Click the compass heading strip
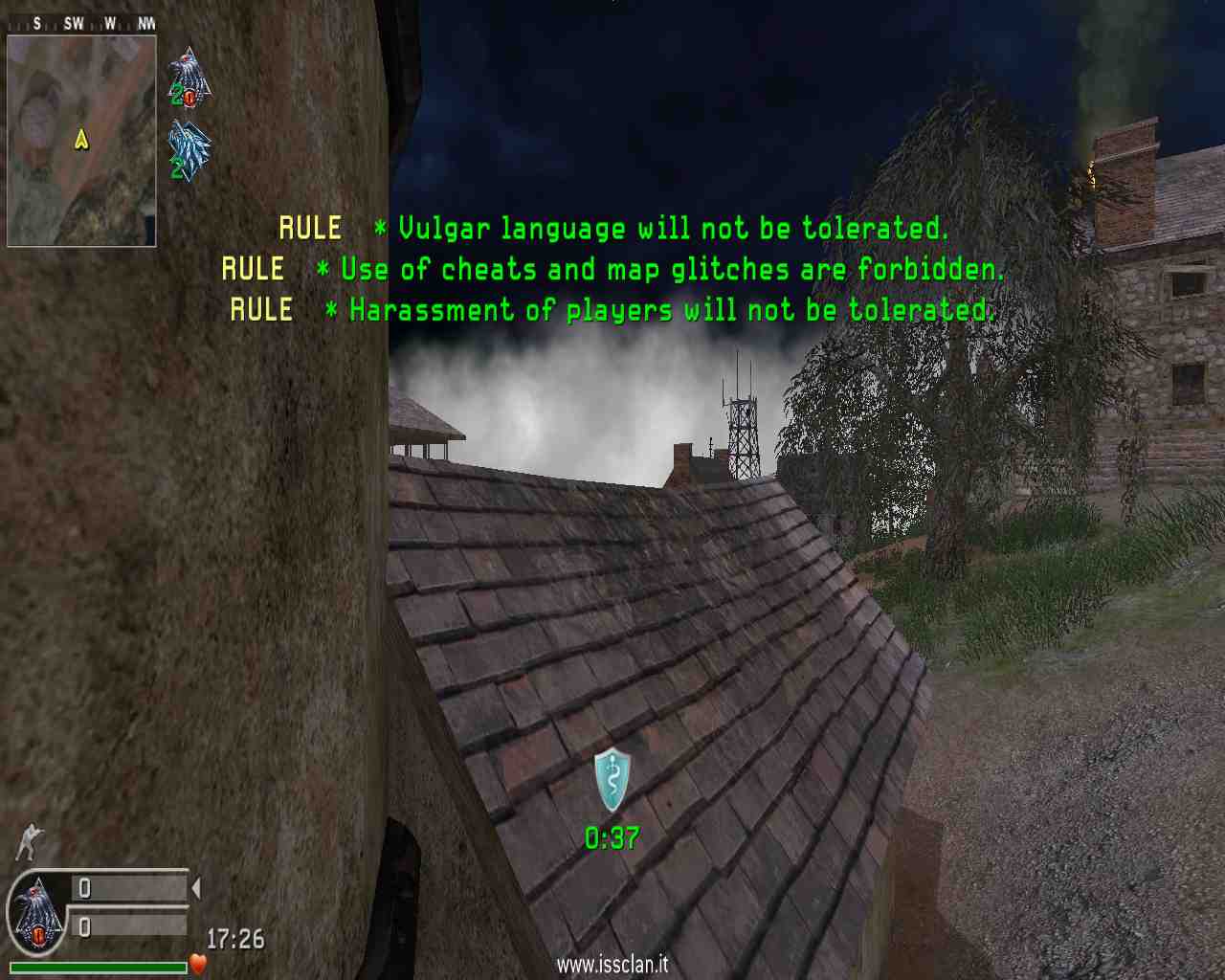 click(x=81, y=23)
